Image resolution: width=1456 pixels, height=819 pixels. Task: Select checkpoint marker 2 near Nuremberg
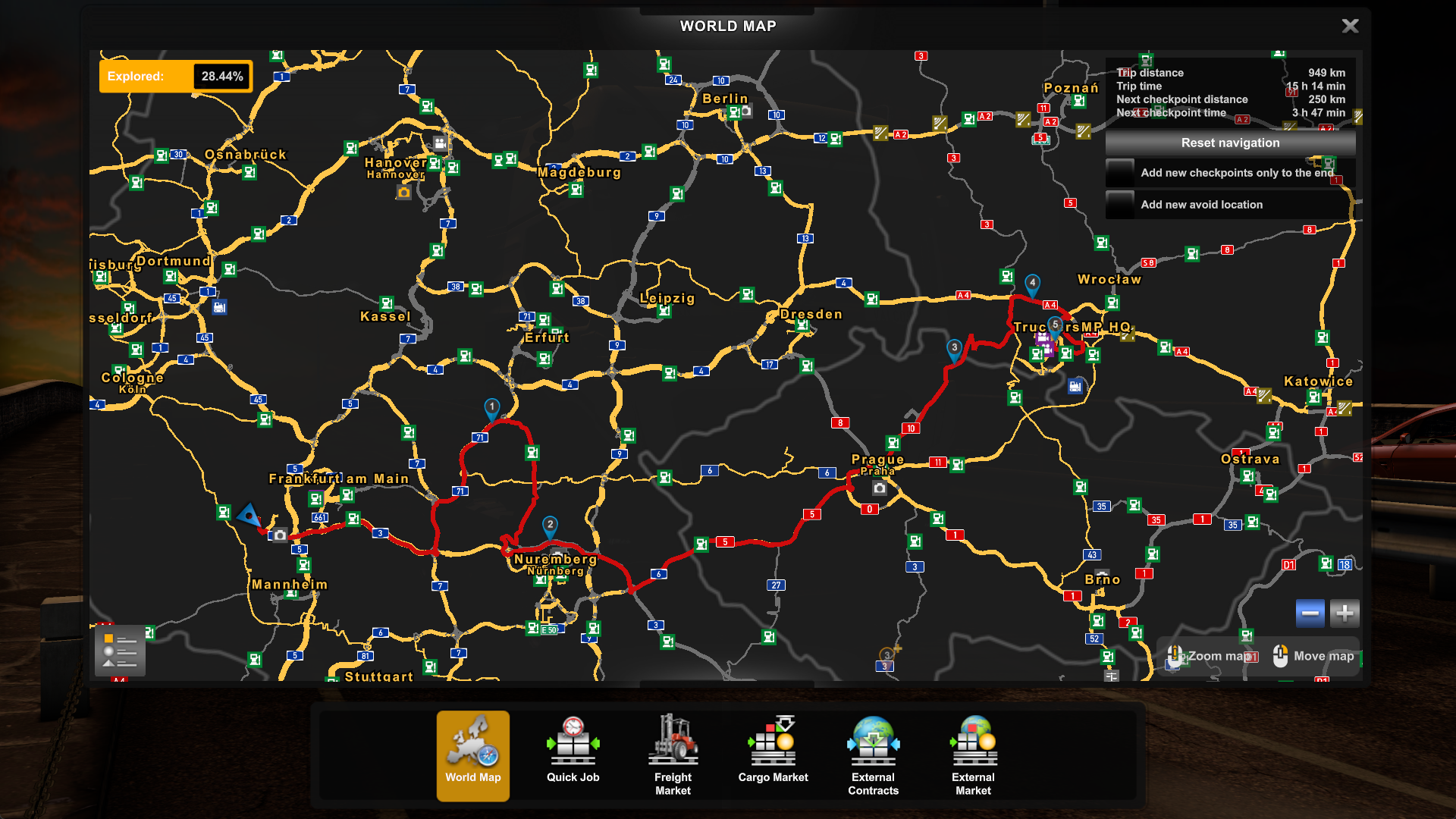pyautogui.click(x=550, y=524)
